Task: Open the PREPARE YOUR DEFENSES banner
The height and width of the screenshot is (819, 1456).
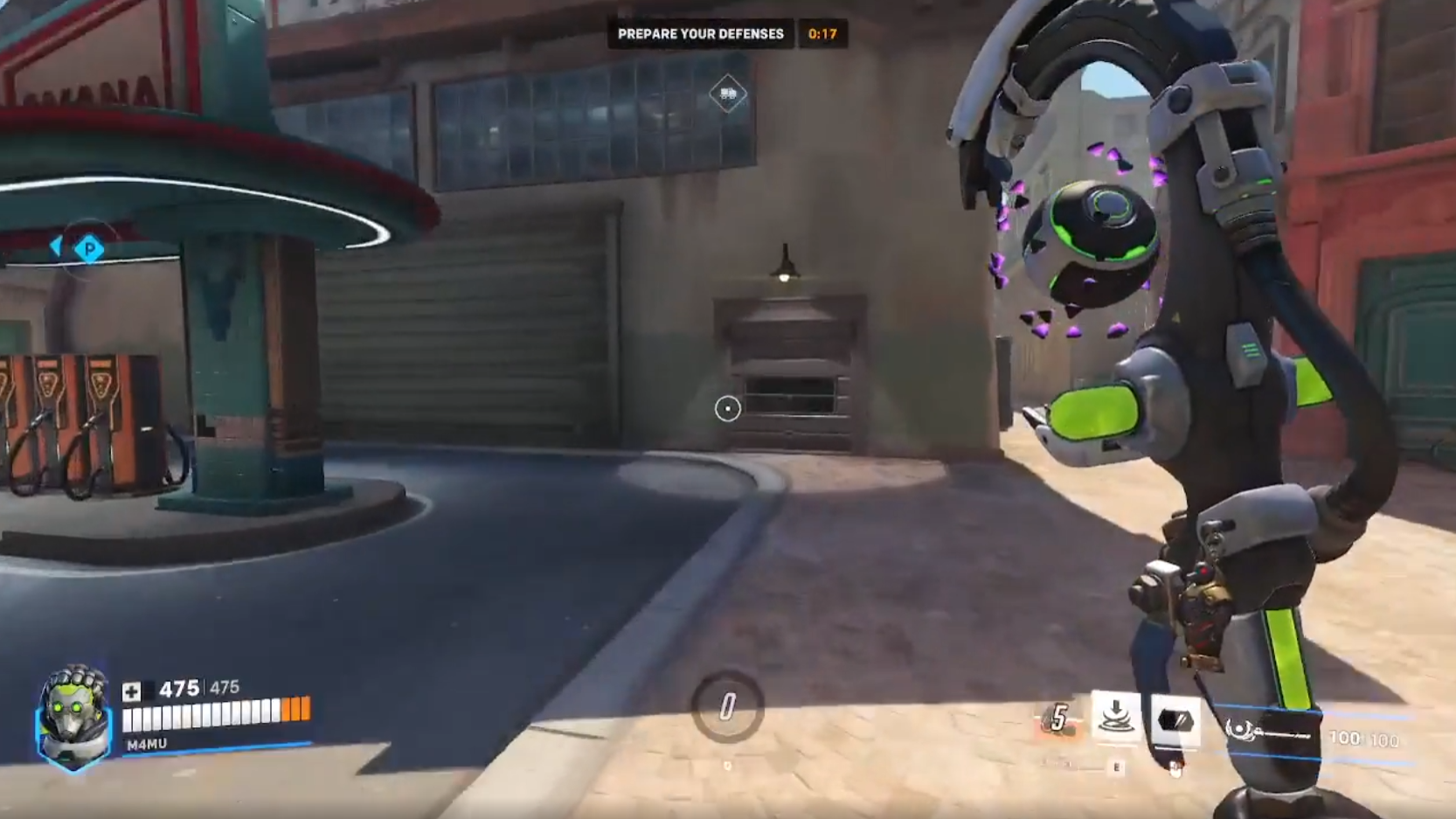Action: [x=700, y=33]
